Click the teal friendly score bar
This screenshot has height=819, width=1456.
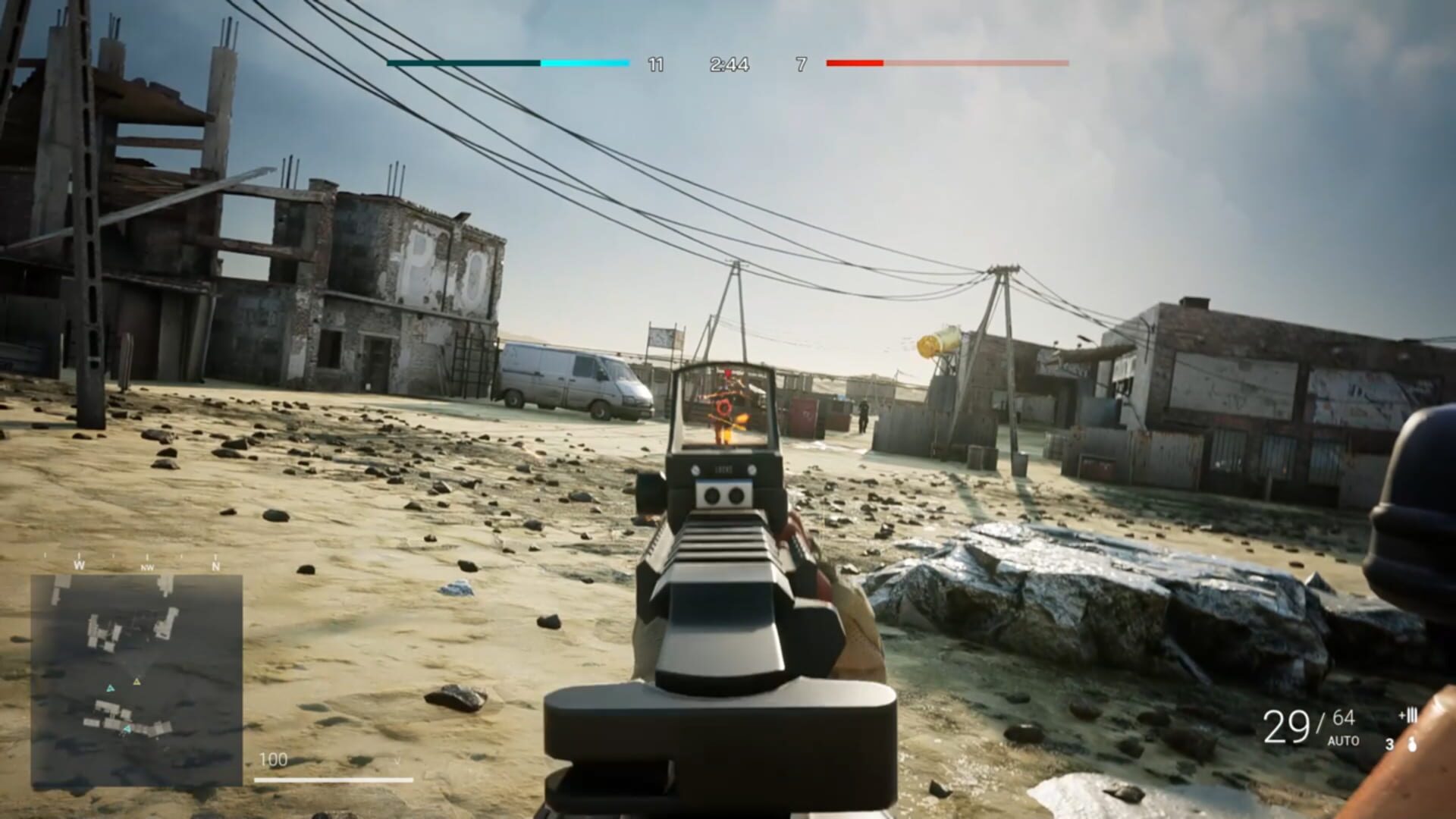[x=463, y=64]
